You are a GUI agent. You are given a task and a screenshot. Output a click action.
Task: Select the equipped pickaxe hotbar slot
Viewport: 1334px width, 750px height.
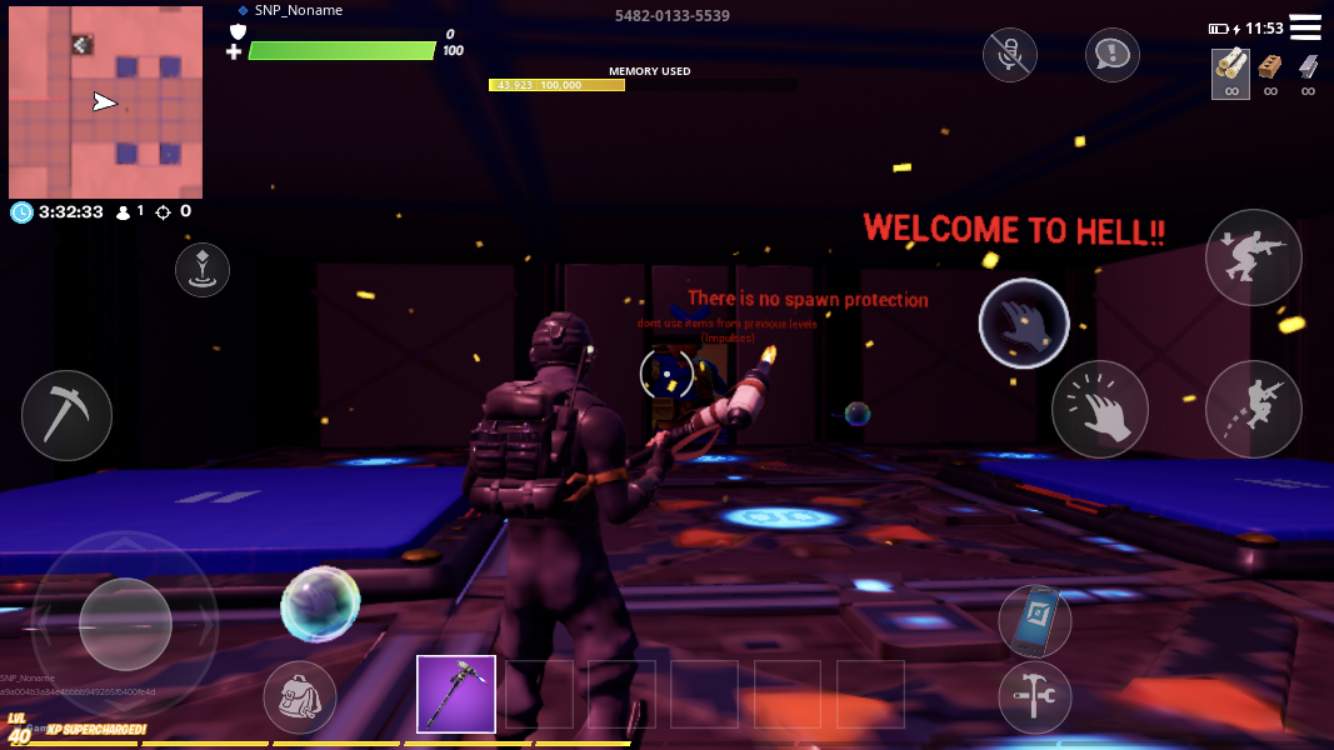456,692
